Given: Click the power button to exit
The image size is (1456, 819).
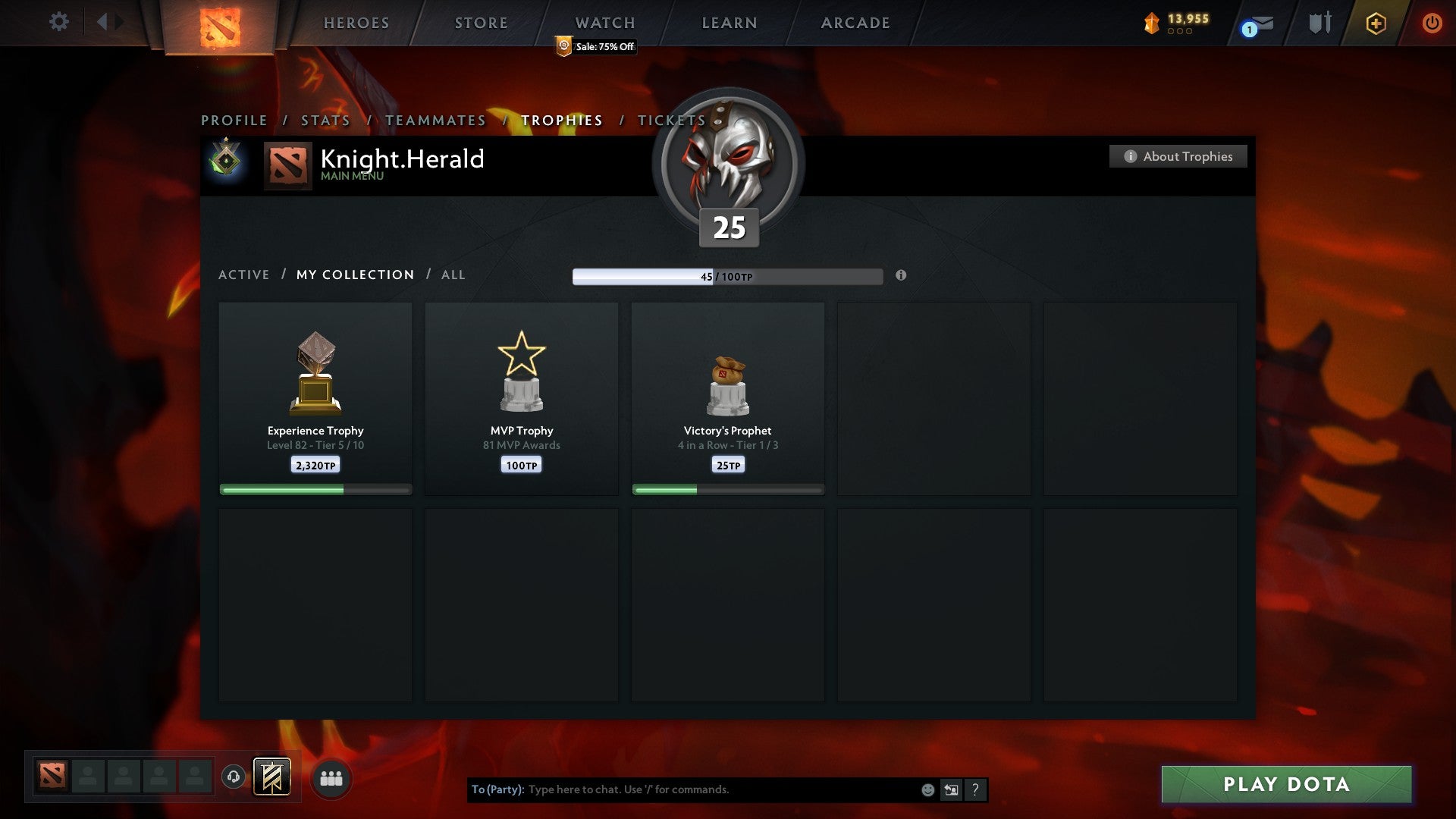Looking at the screenshot, I should (x=1432, y=23).
